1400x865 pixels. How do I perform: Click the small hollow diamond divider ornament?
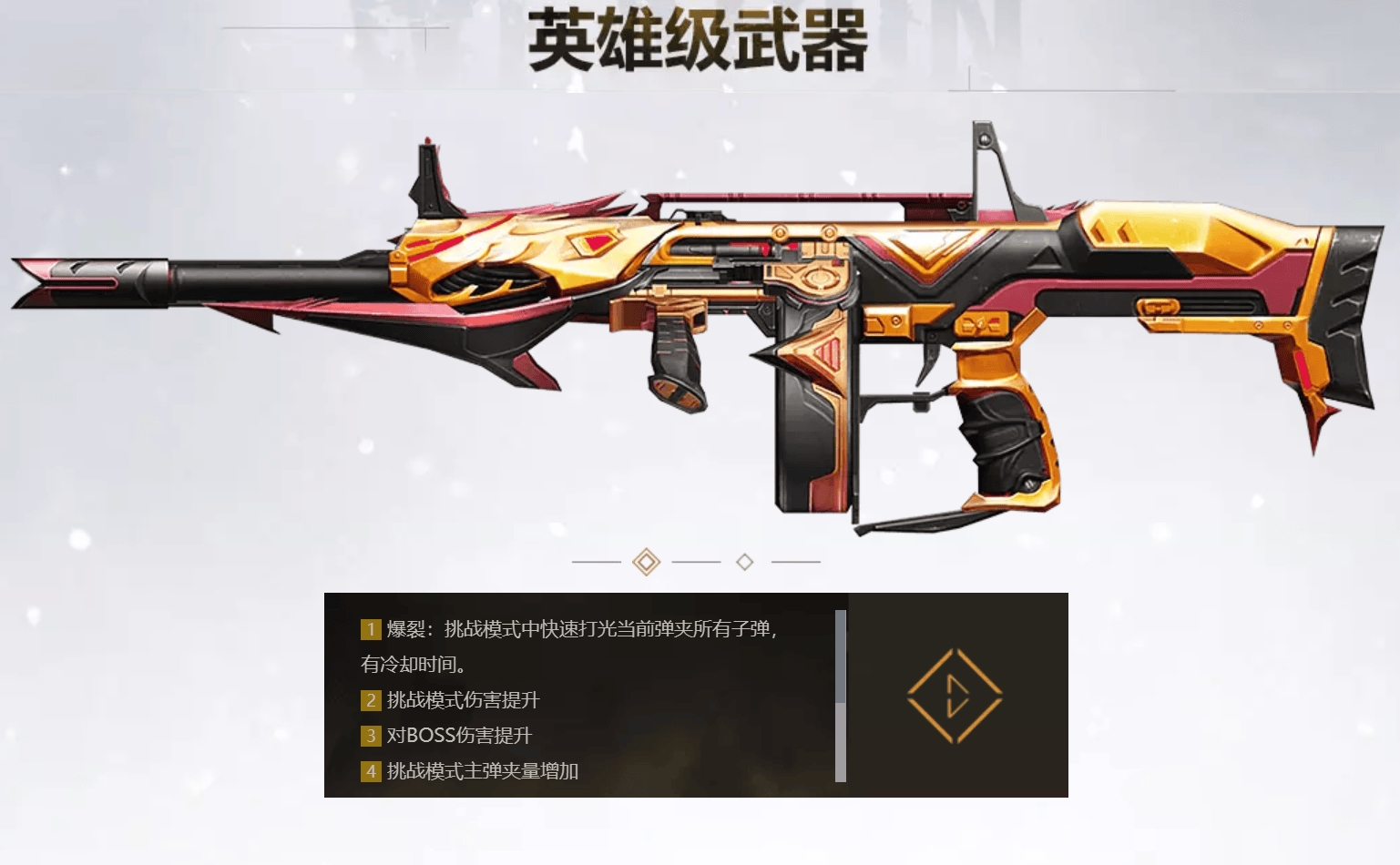click(x=744, y=563)
